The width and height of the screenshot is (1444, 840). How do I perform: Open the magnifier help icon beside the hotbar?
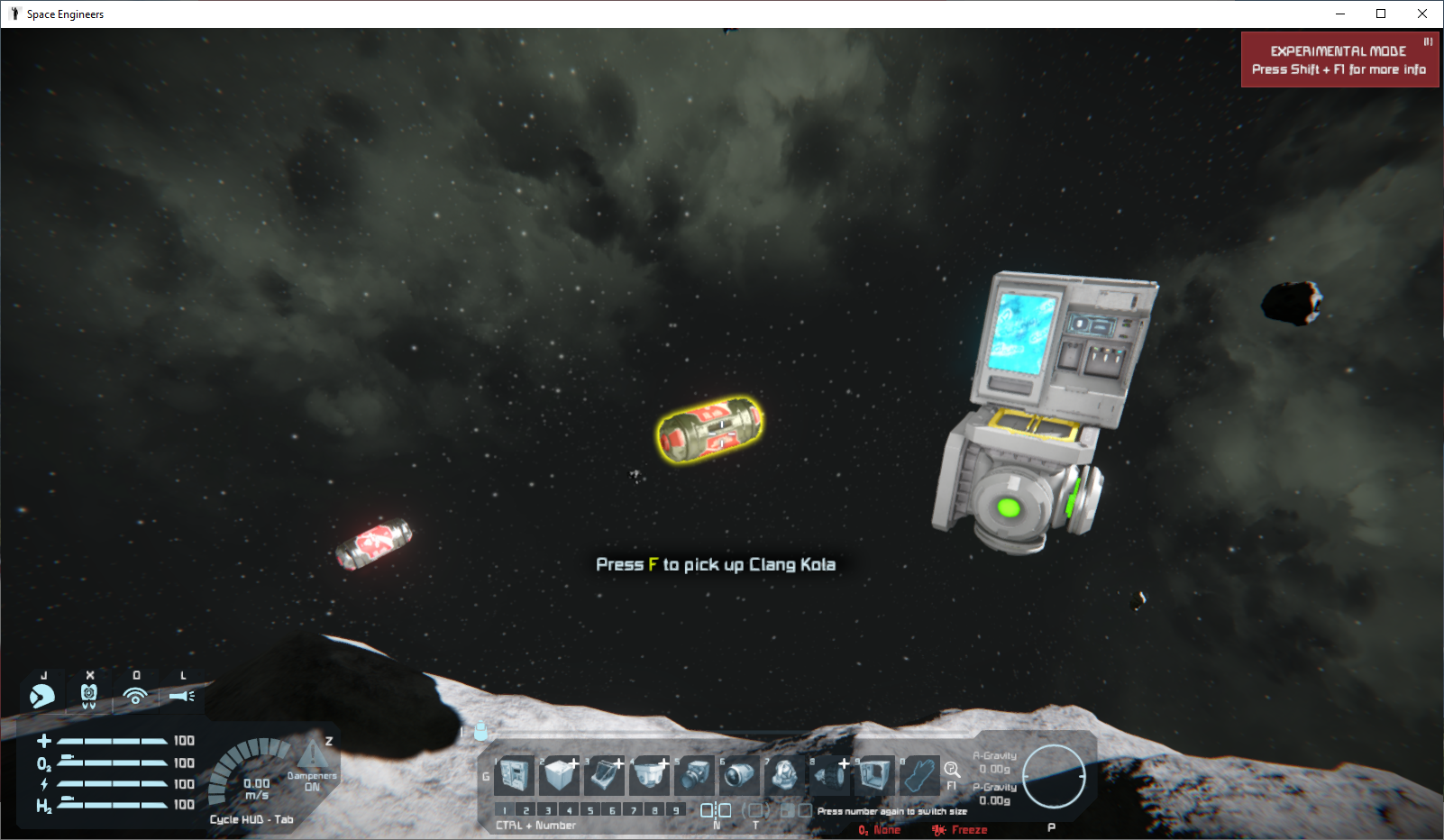(952, 770)
